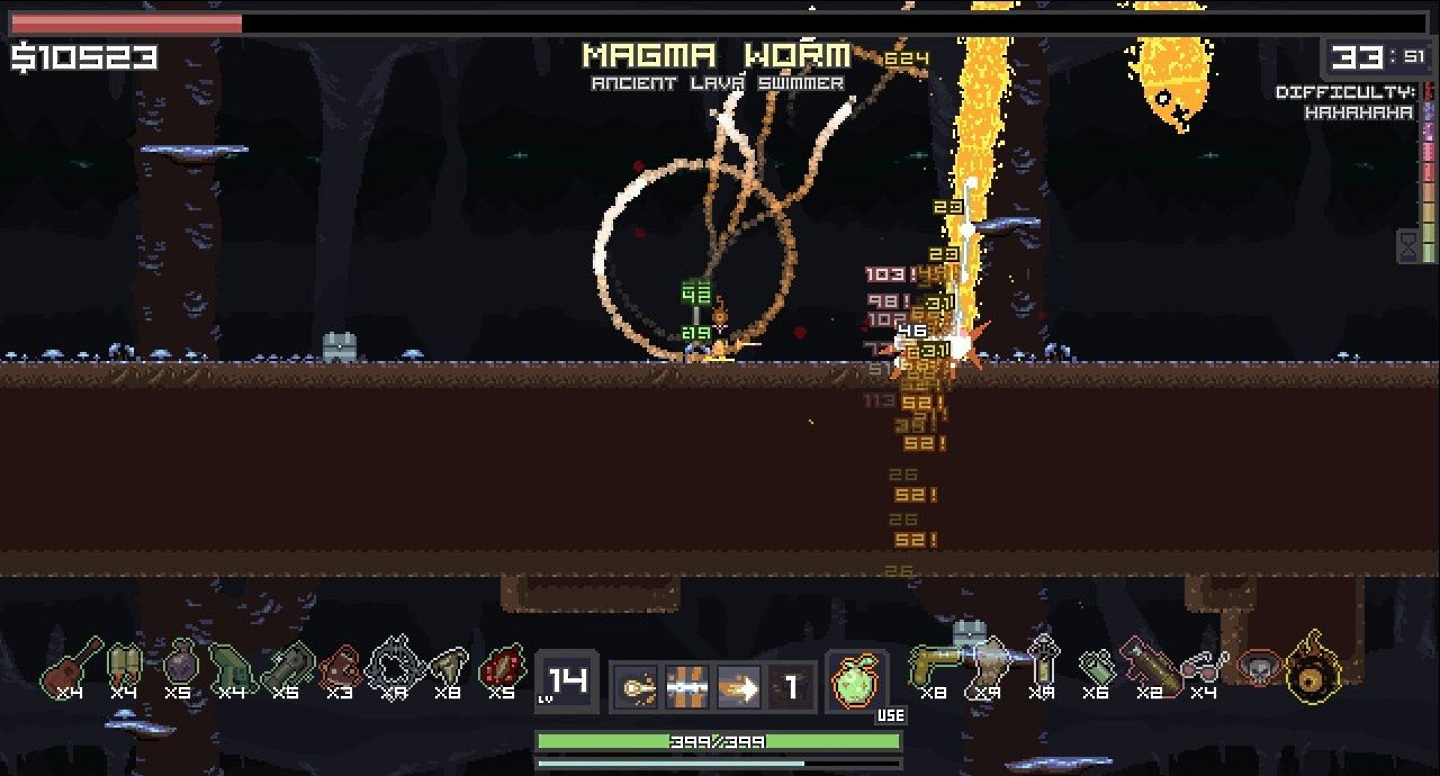The width and height of the screenshot is (1440, 776).
Task: Select the barbed wire ring item
Action: (x=394, y=665)
